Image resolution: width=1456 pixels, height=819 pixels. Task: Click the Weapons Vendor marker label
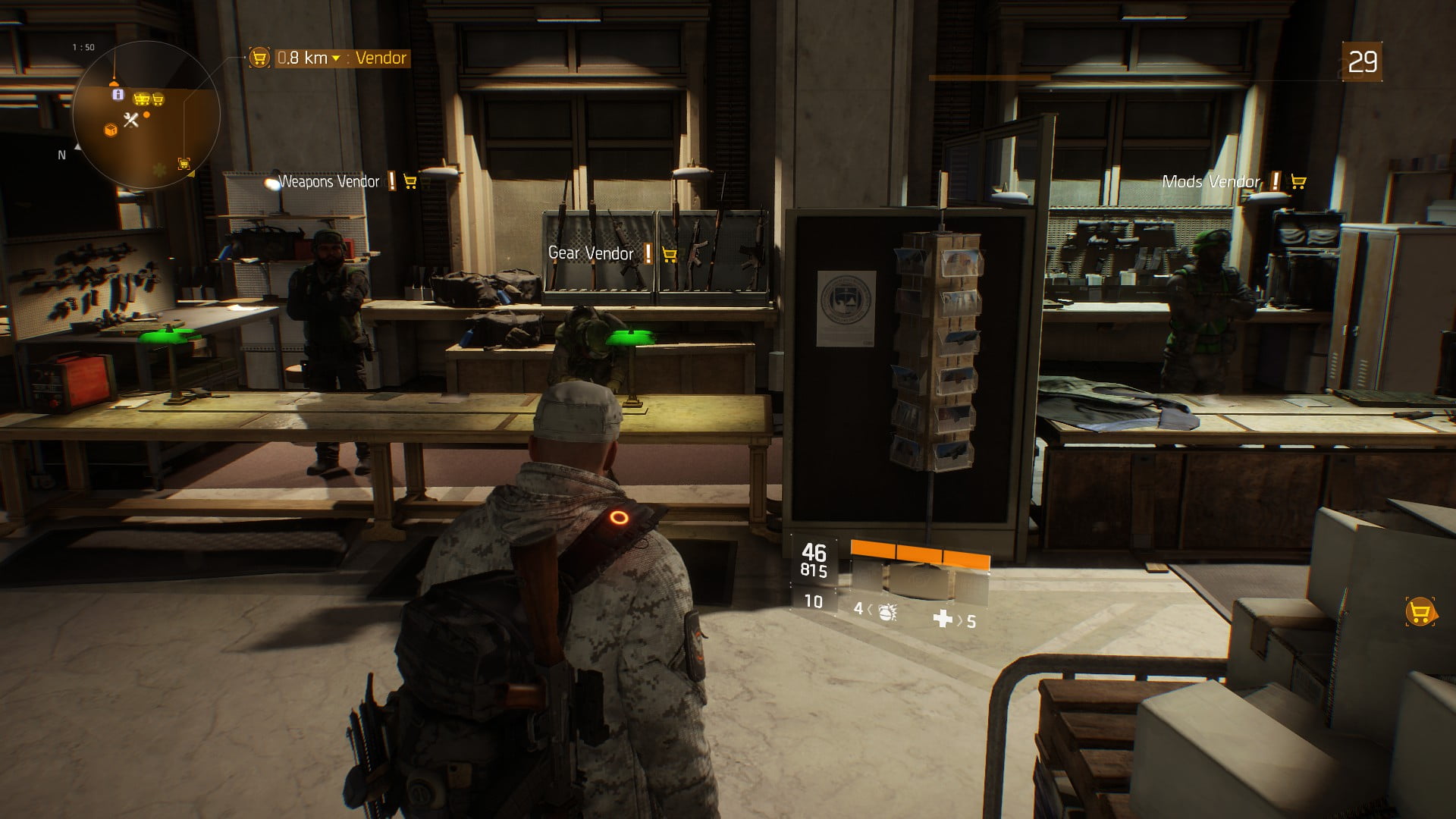click(329, 182)
